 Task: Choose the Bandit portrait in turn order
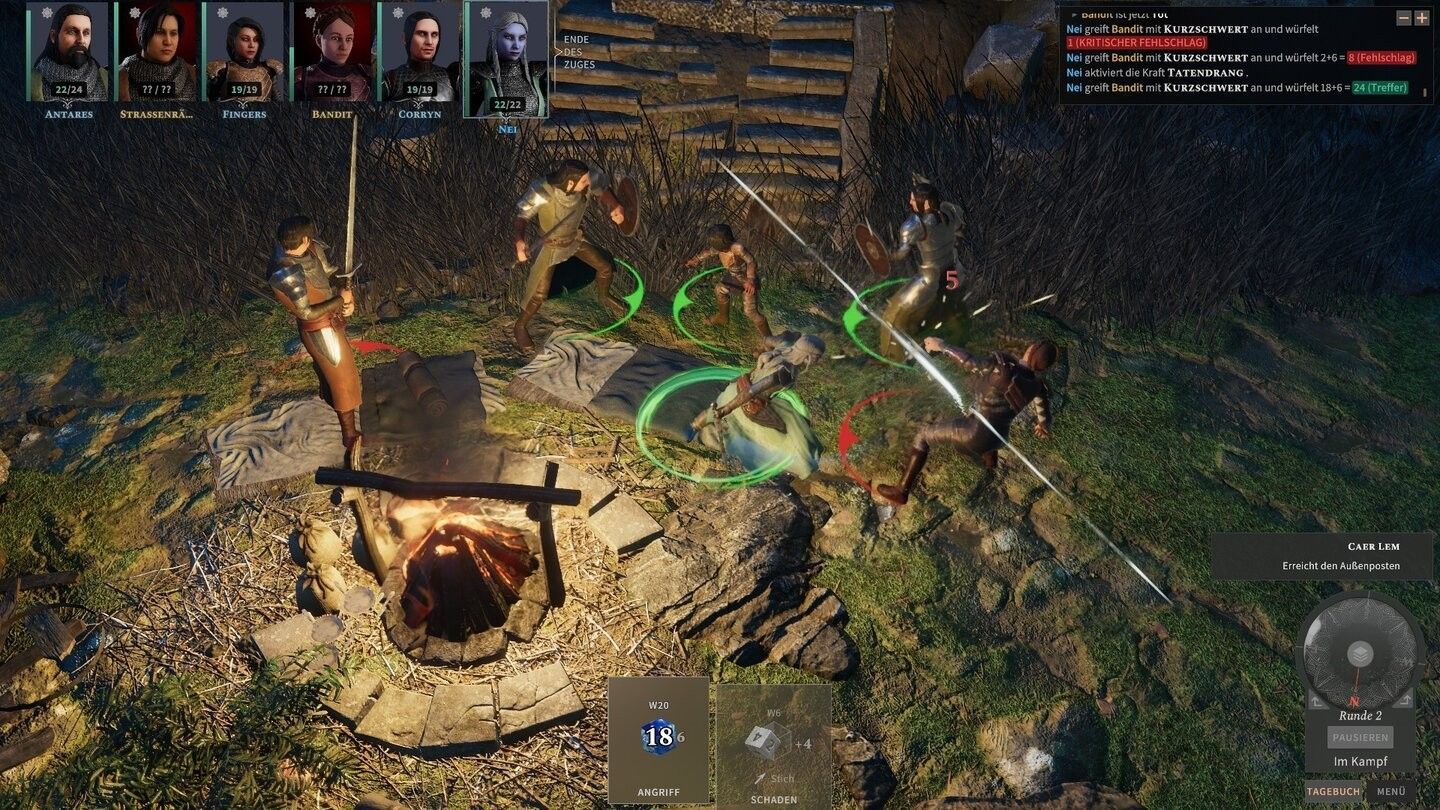[332, 50]
